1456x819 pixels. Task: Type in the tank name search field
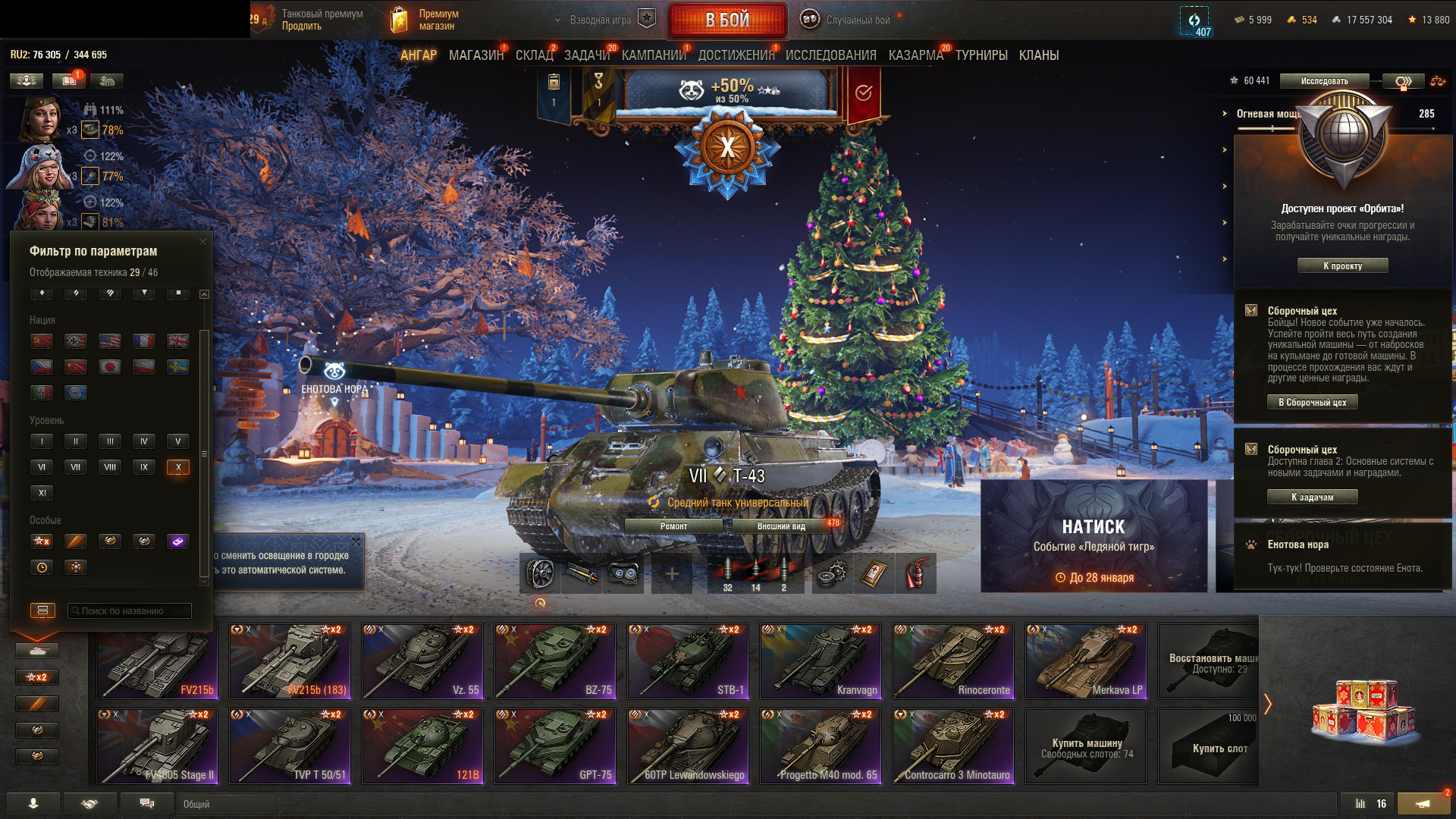click(130, 610)
